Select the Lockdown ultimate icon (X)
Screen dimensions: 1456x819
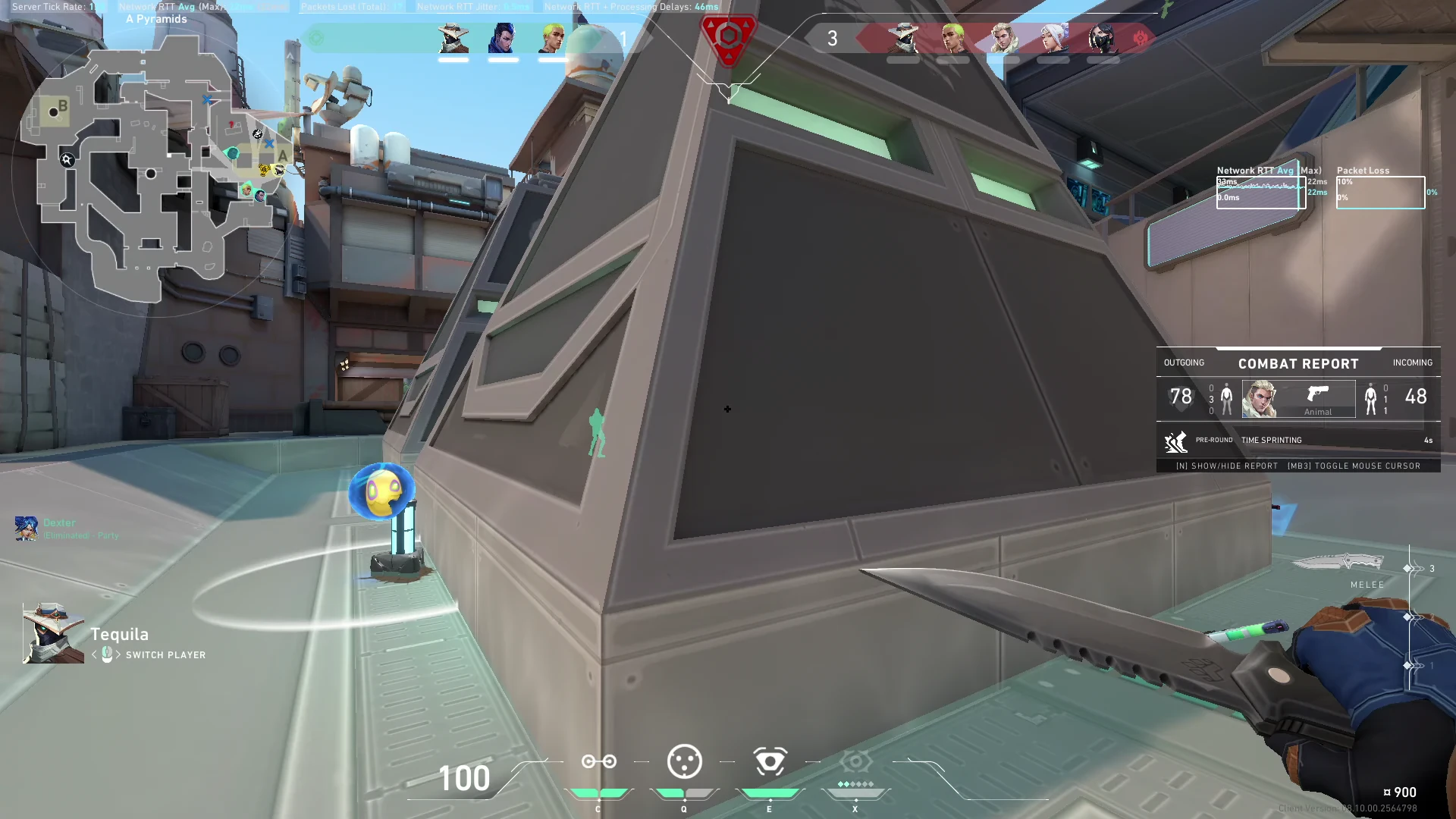[x=855, y=762]
